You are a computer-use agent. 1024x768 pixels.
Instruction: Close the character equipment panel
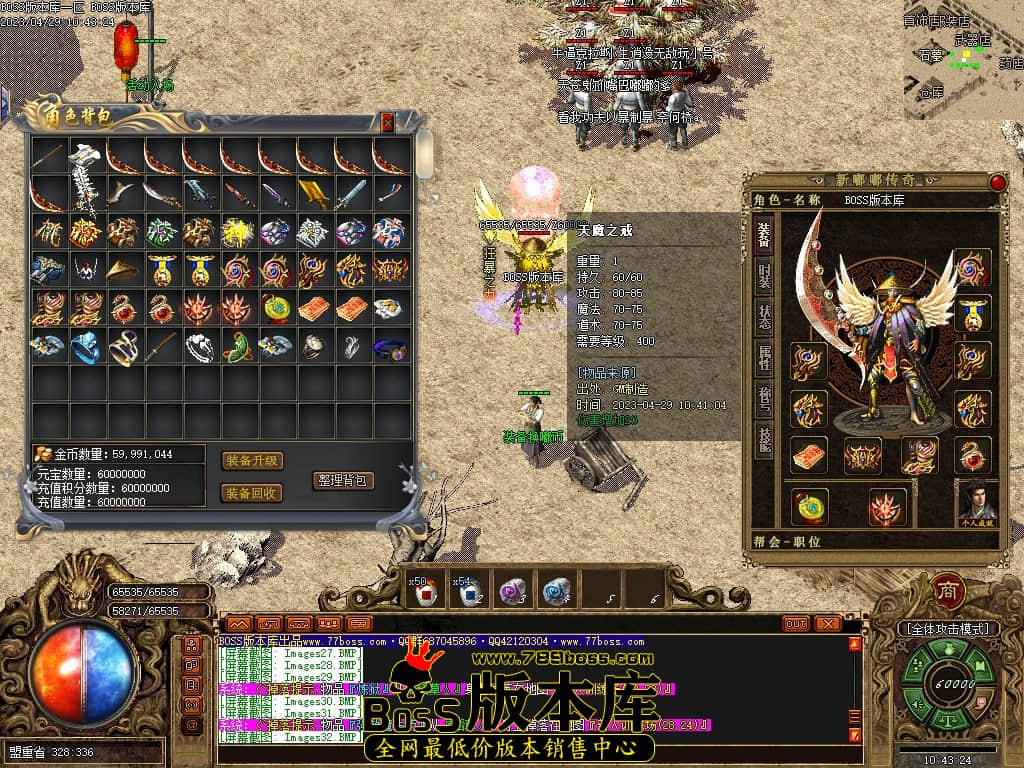pos(997,182)
